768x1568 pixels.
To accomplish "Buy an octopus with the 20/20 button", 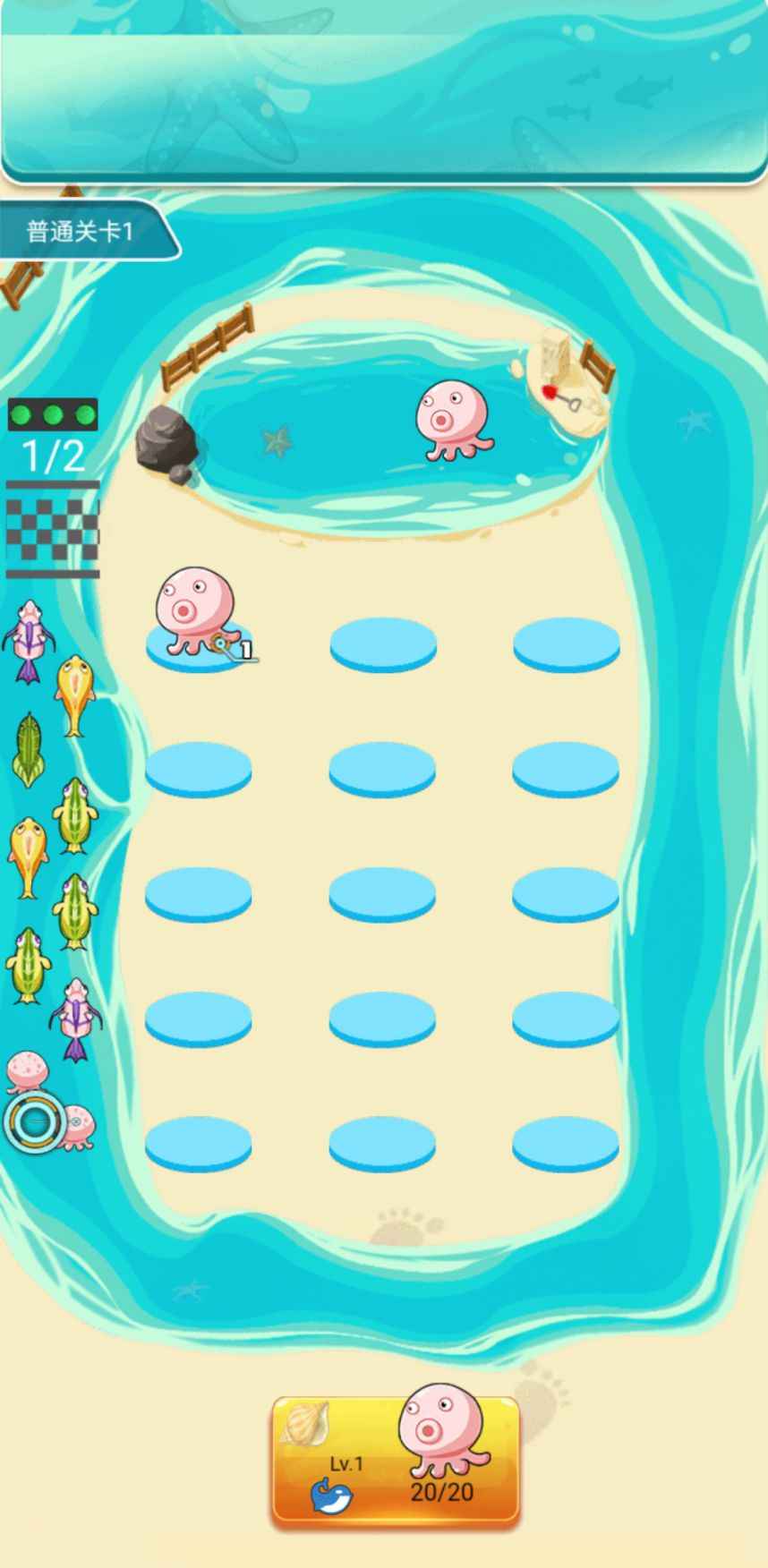I will point(396,1461).
